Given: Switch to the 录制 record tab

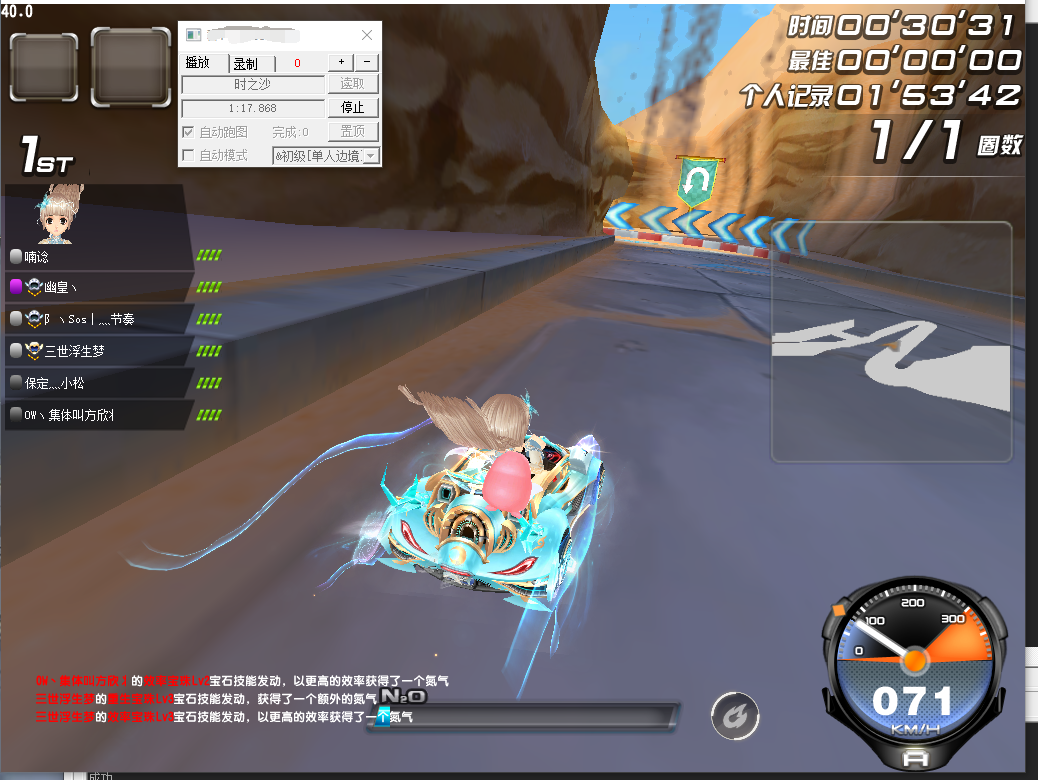Looking at the screenshot, I should click(245, 63).
